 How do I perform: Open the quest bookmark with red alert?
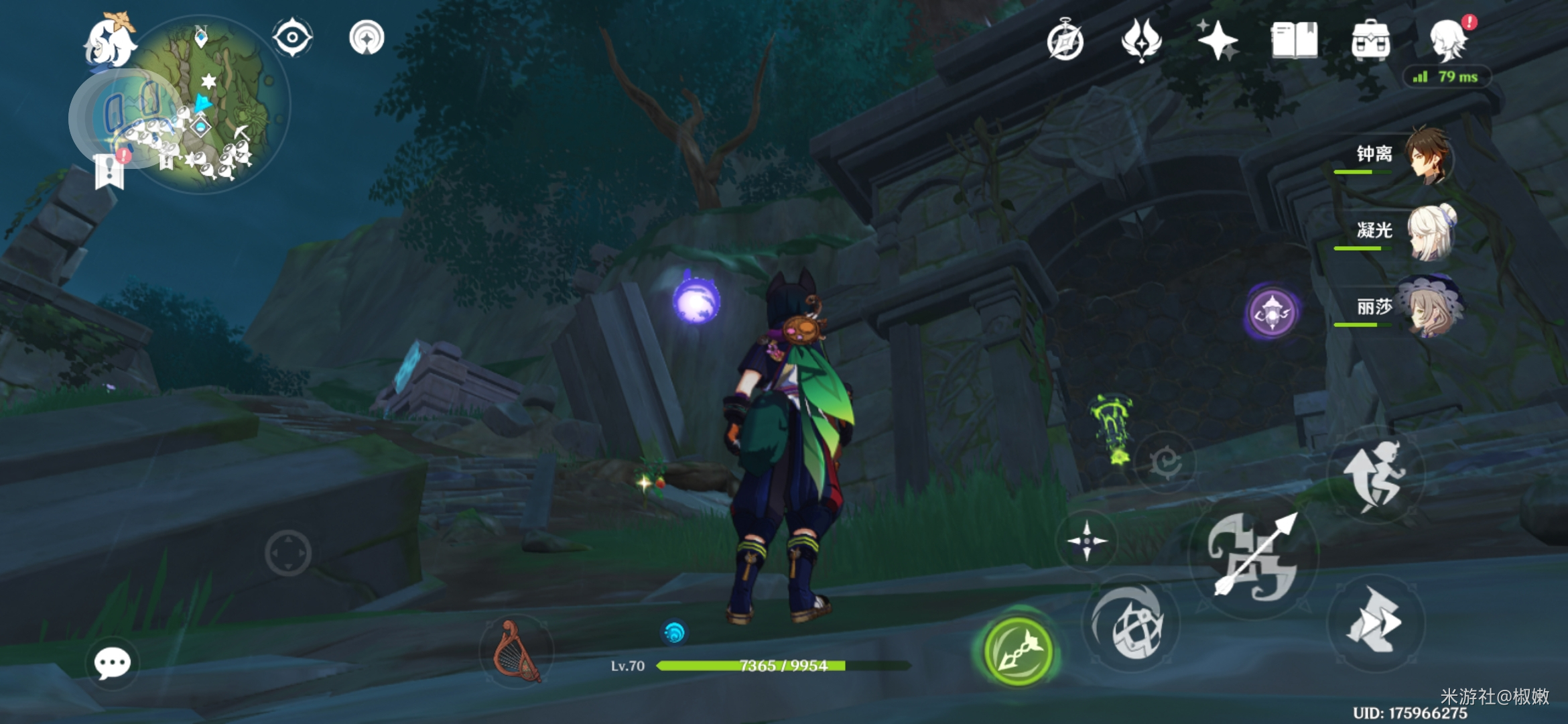pyautogui.click(x=111, y=170)
